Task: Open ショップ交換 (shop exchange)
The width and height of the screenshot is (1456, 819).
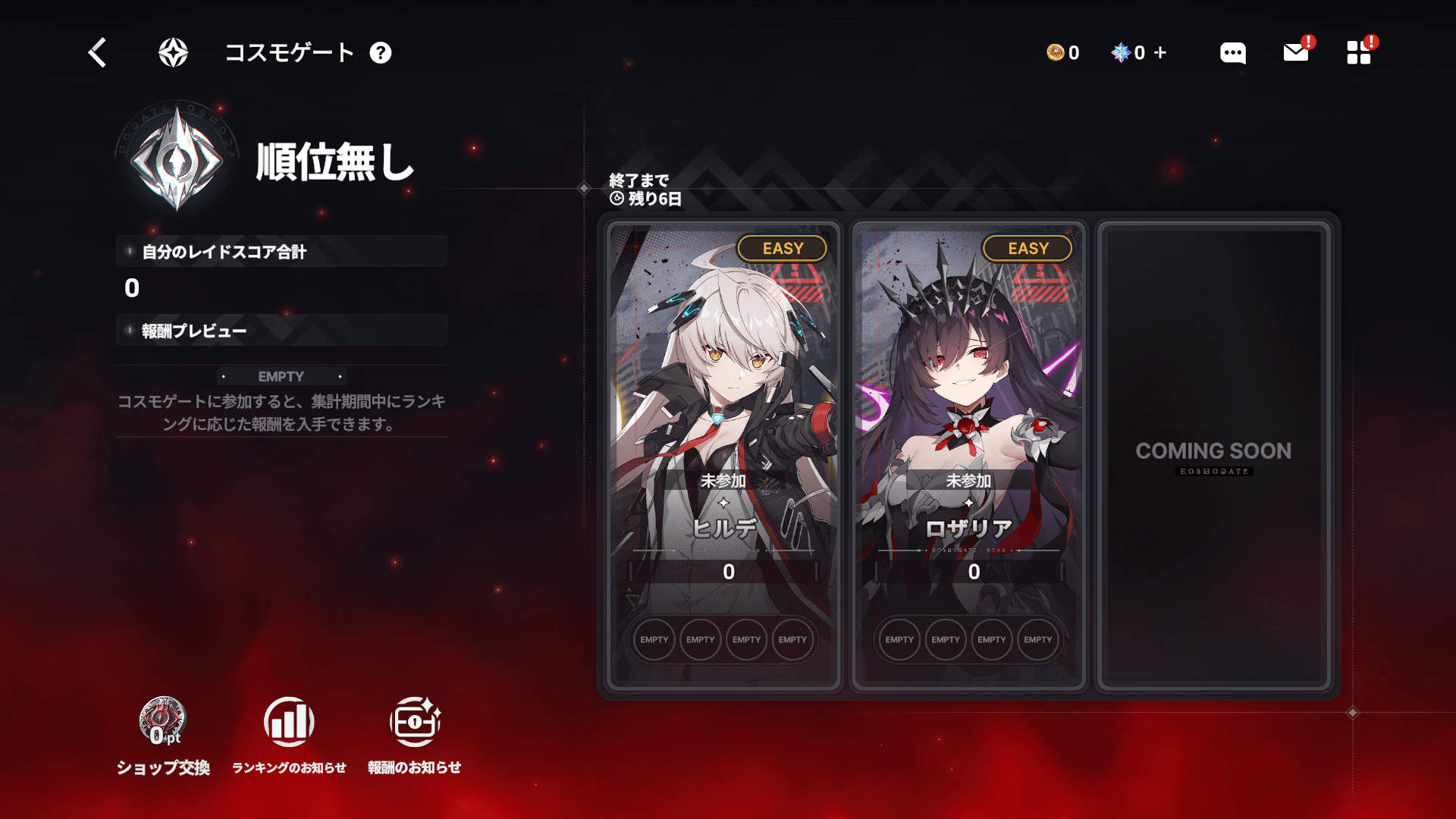Action: pyautogui.click(x=162, y=734)
